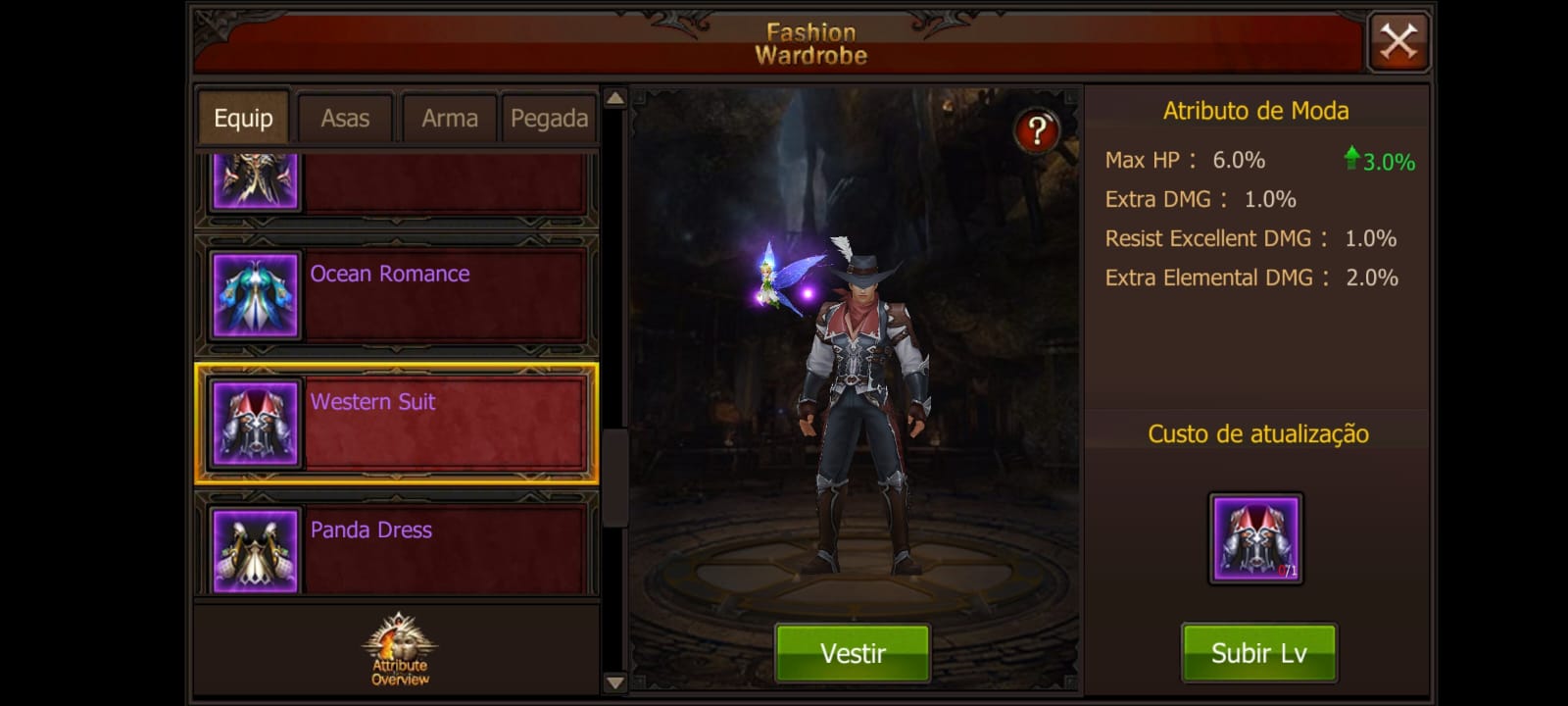Open the Asas tab
Screen dimensions: 1568x706
345,119
